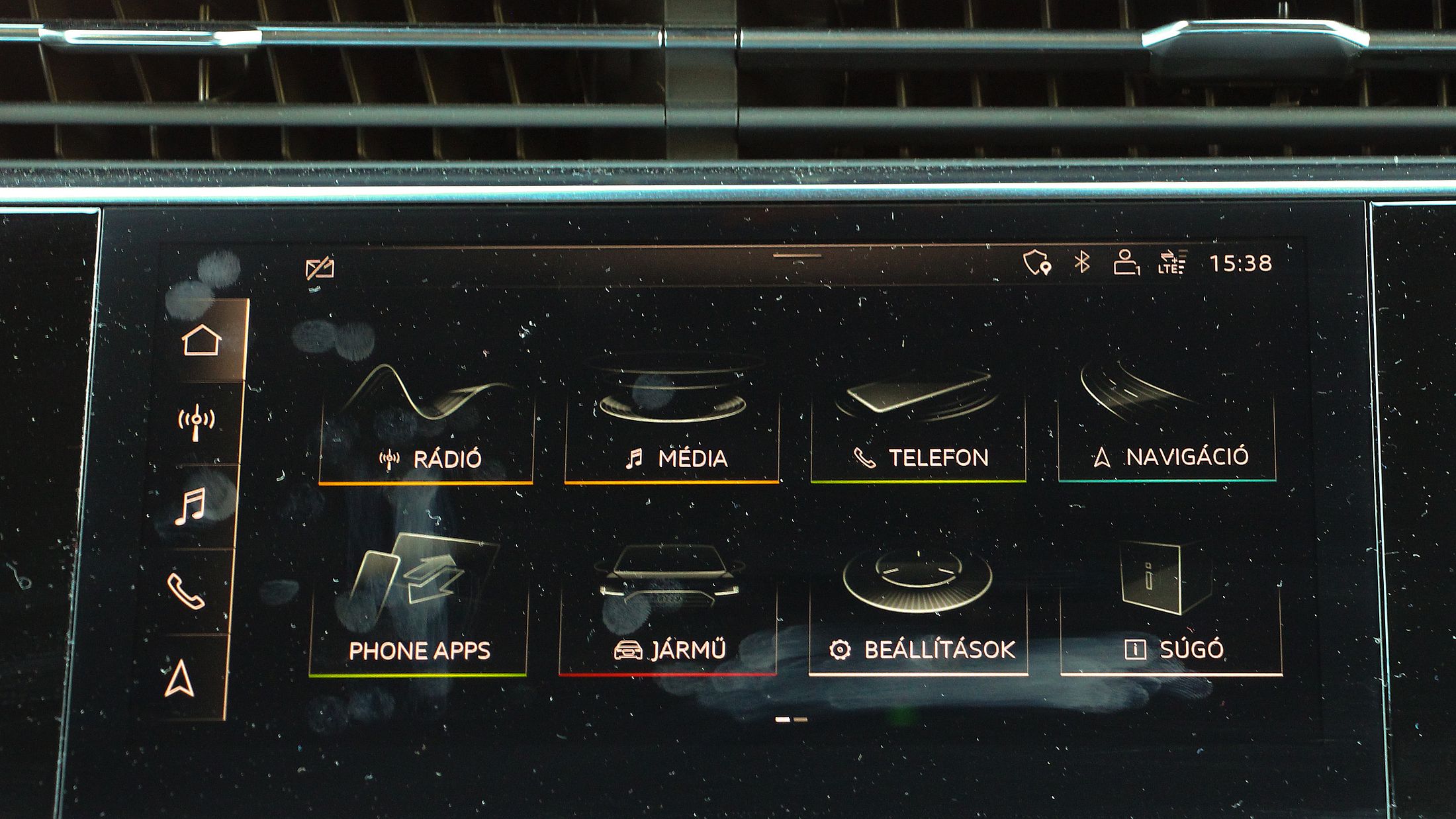Viewport: 1456px width, 819px height.
Task: Show the SÚGÓ help tile
Action: pos(1171,612)
